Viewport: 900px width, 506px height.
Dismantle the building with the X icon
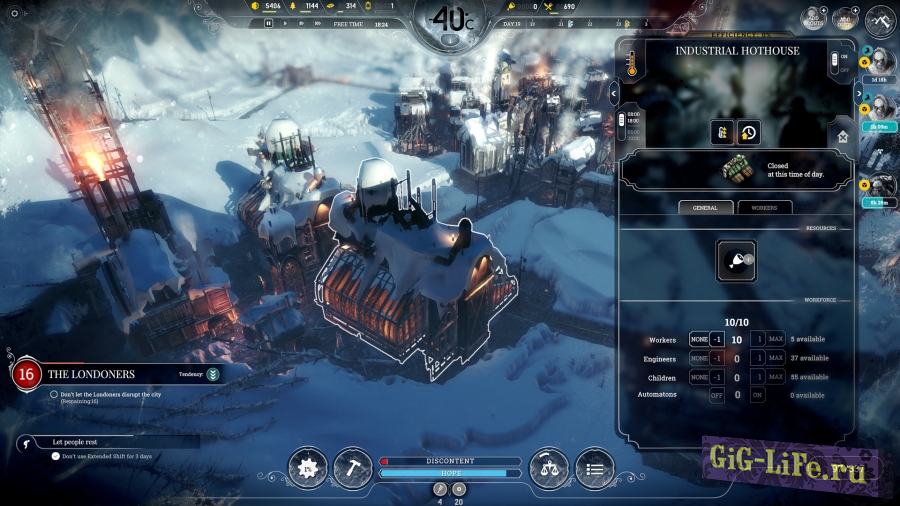click(x=843, y=137)
